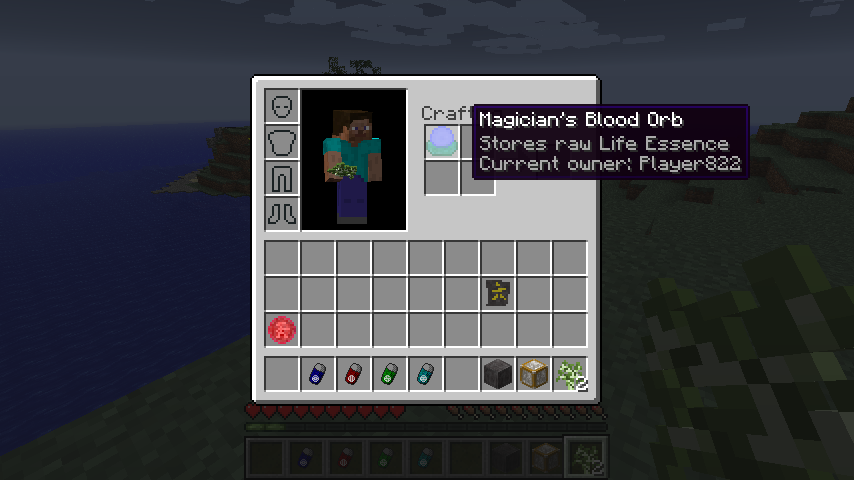Viewport: 854px width, 480px height.
Task: Pick the green capsule from hotbar
Action: pyautogui.click(x=390, y=374)
